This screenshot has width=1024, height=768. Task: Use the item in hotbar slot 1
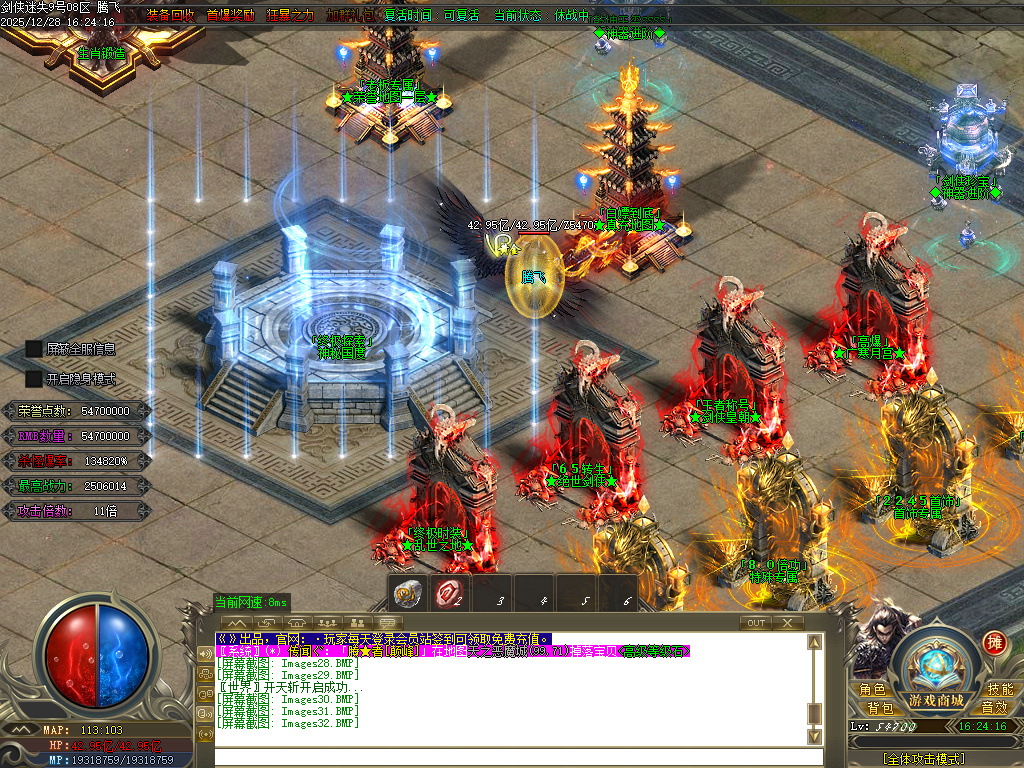click(x=408, y=592)
